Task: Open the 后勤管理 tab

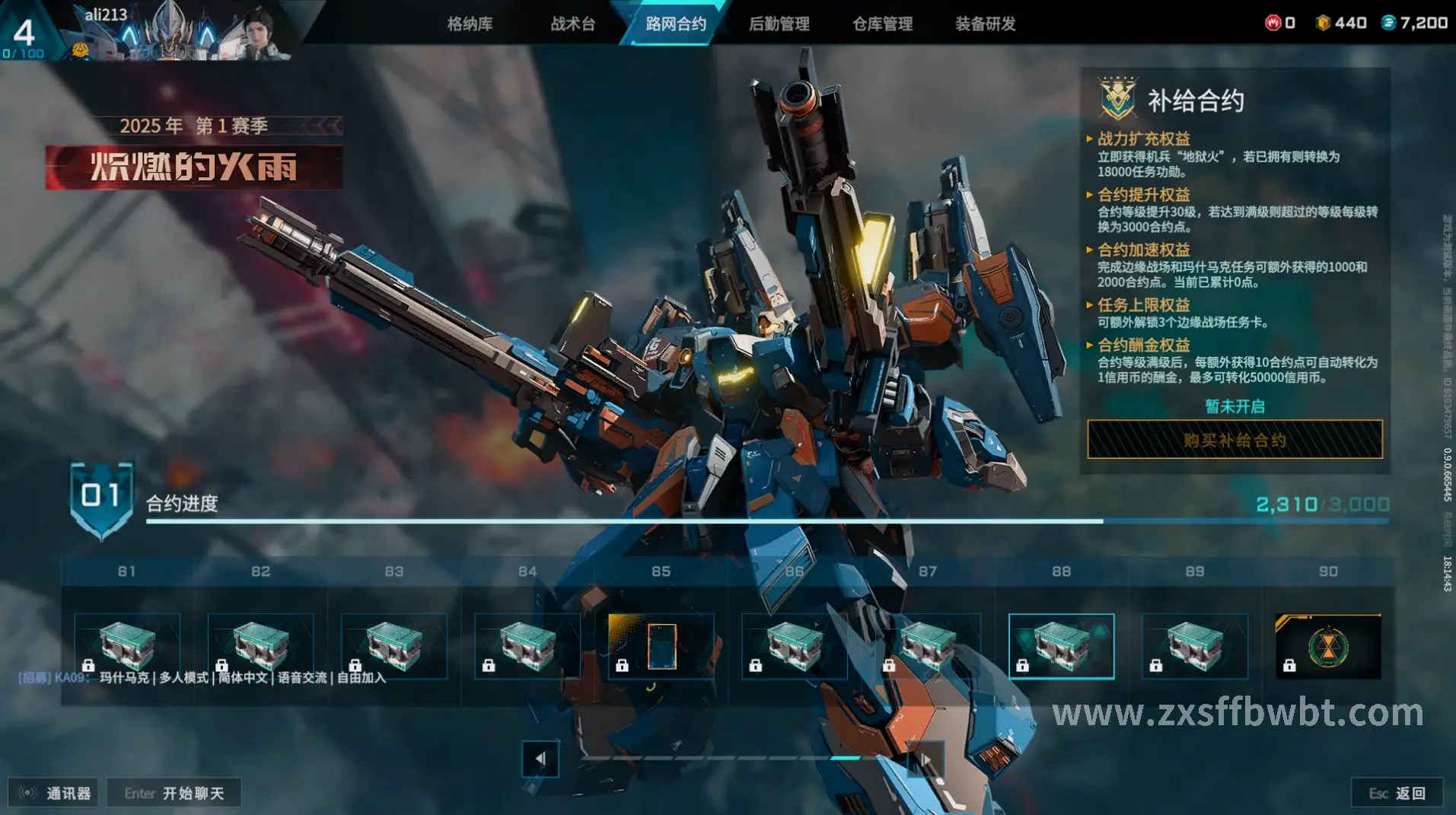Action: 779,24
